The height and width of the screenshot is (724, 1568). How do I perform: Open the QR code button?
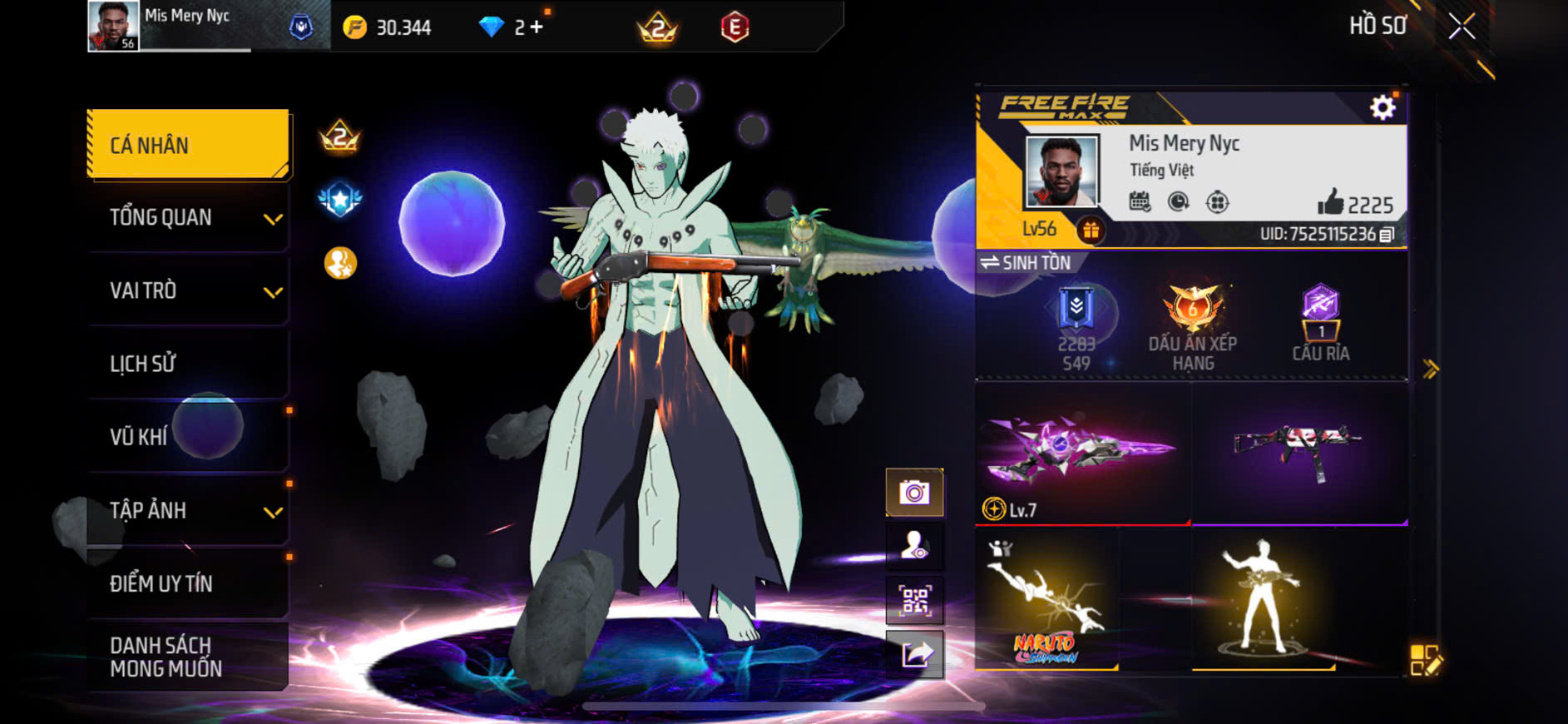coord(914,600)
